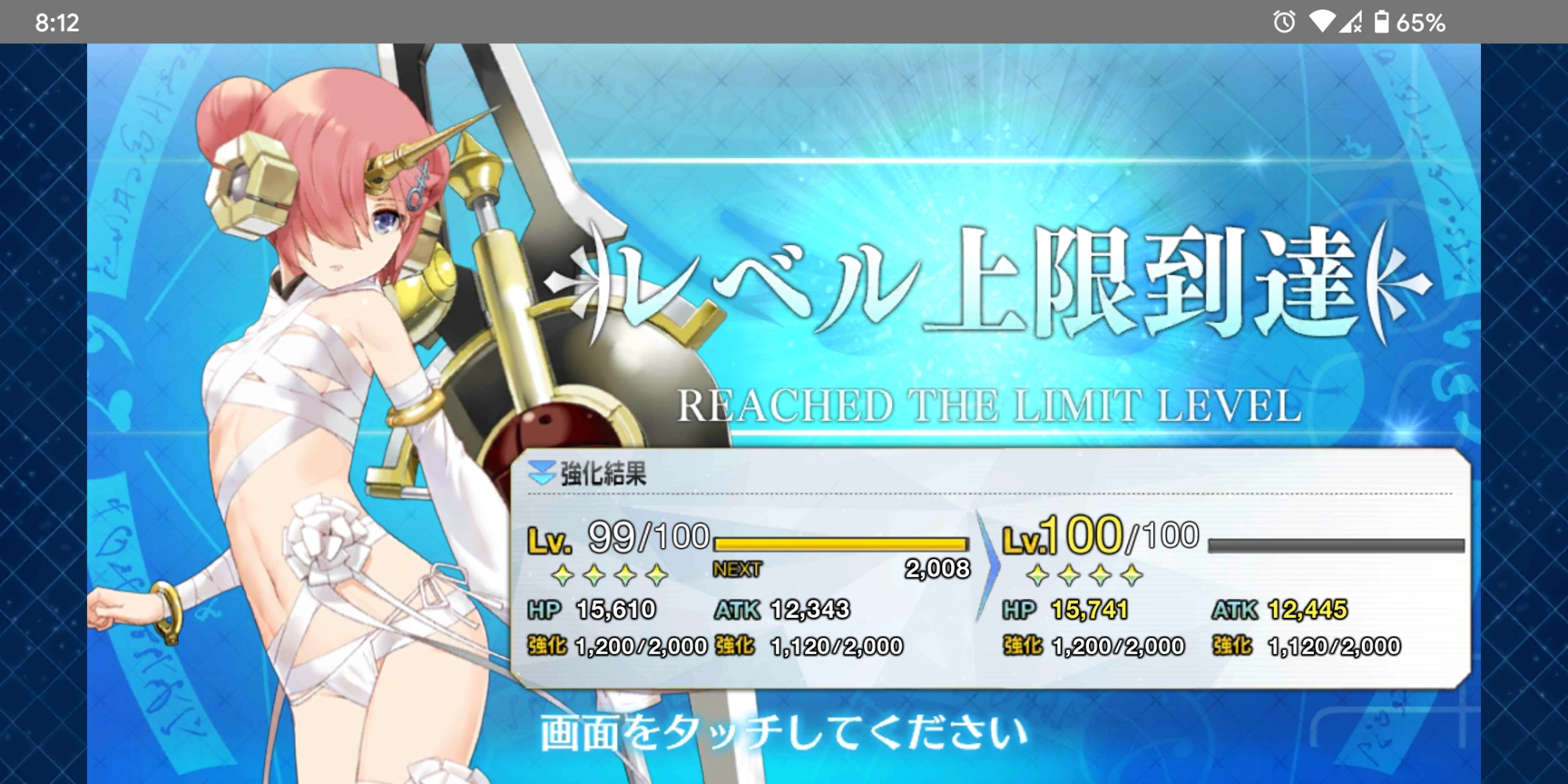This screenshot has height=784, width=1568.
Task: Click the pink-haired Frankenstein character artwork
Action: click(314, 353)
